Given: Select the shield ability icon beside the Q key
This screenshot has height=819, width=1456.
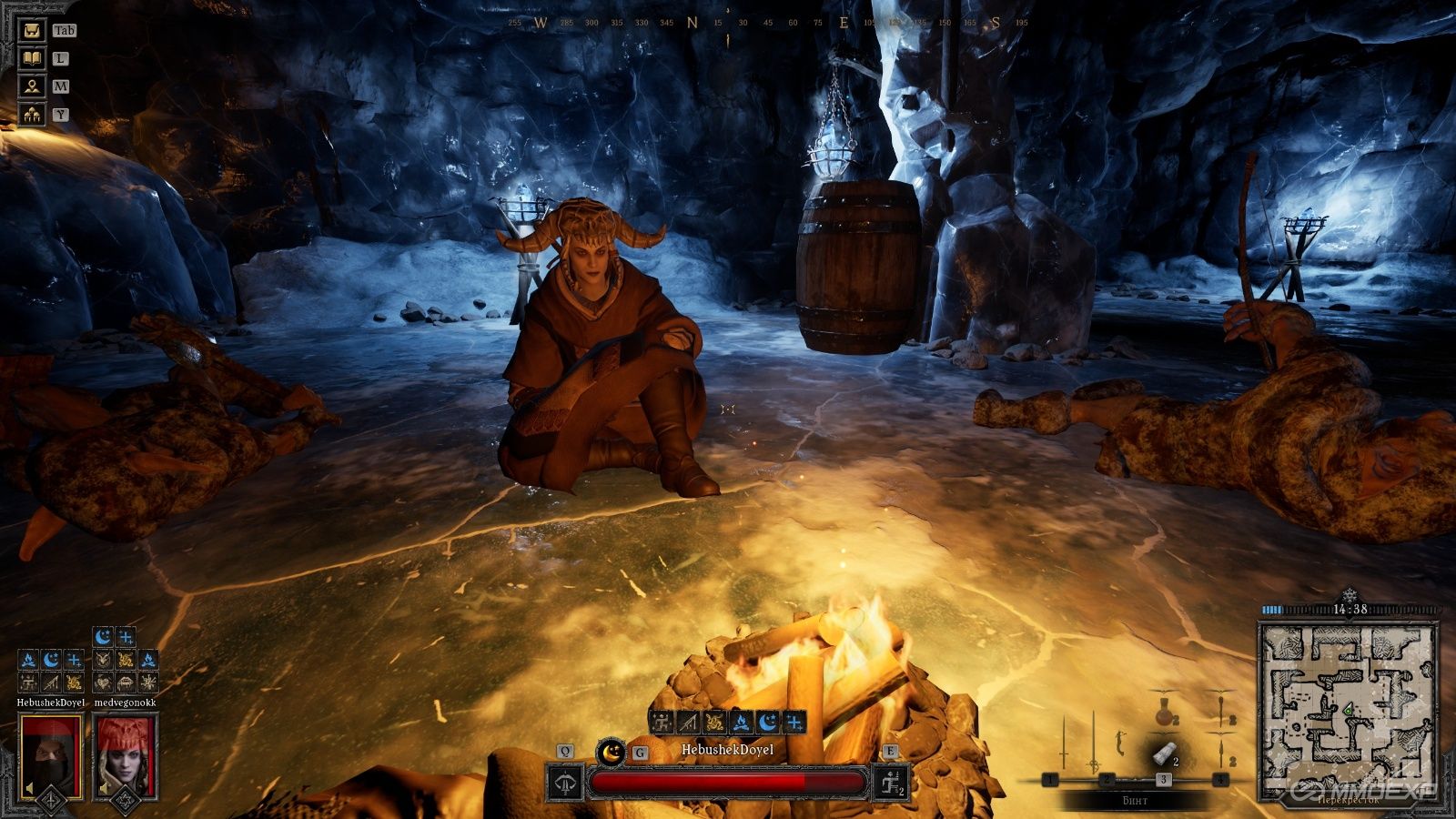Looking at the screenshot, I should click(x=564, y=784).
